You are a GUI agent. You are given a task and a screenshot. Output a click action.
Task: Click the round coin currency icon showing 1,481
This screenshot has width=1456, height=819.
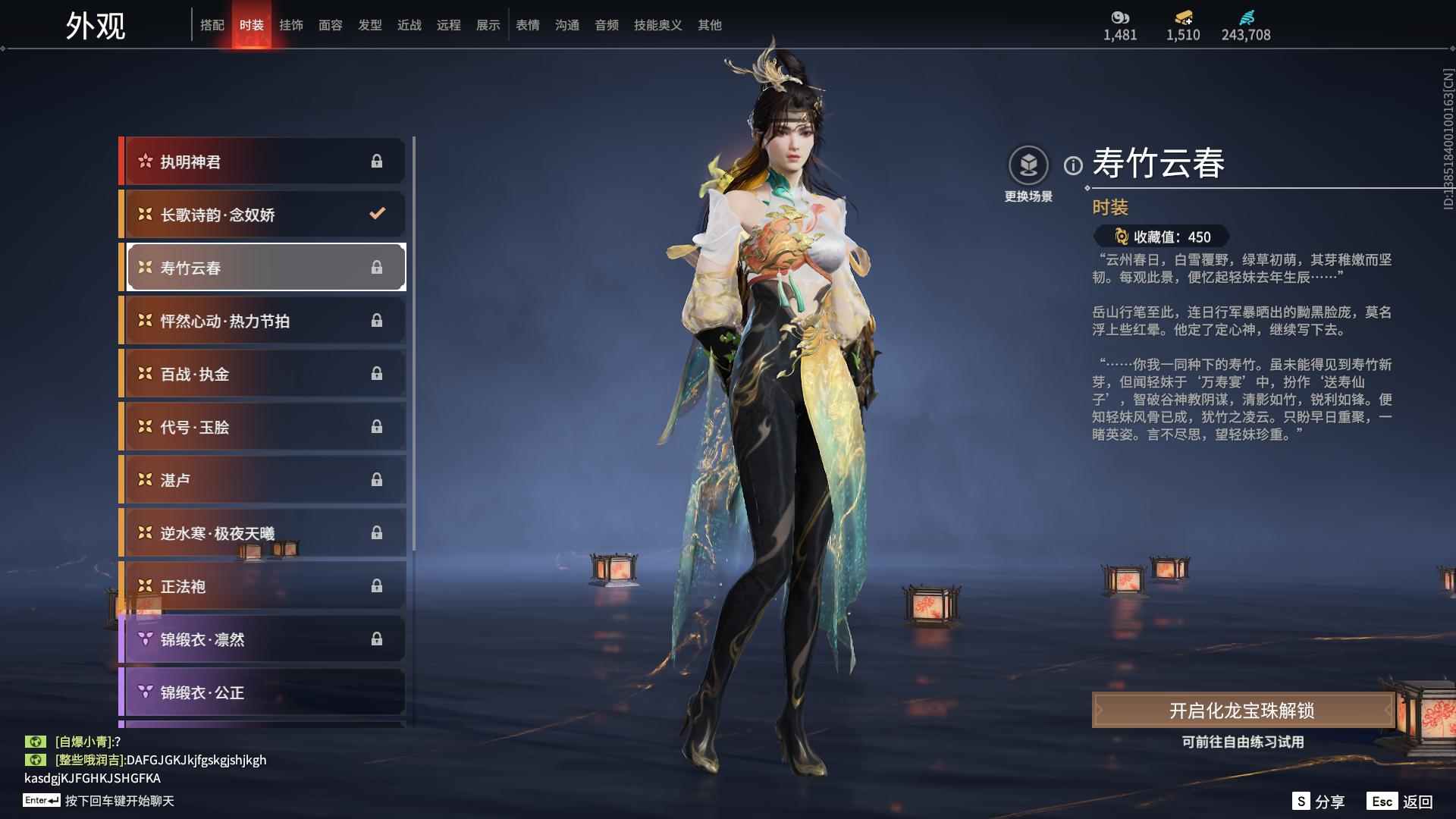point(1120,17)
